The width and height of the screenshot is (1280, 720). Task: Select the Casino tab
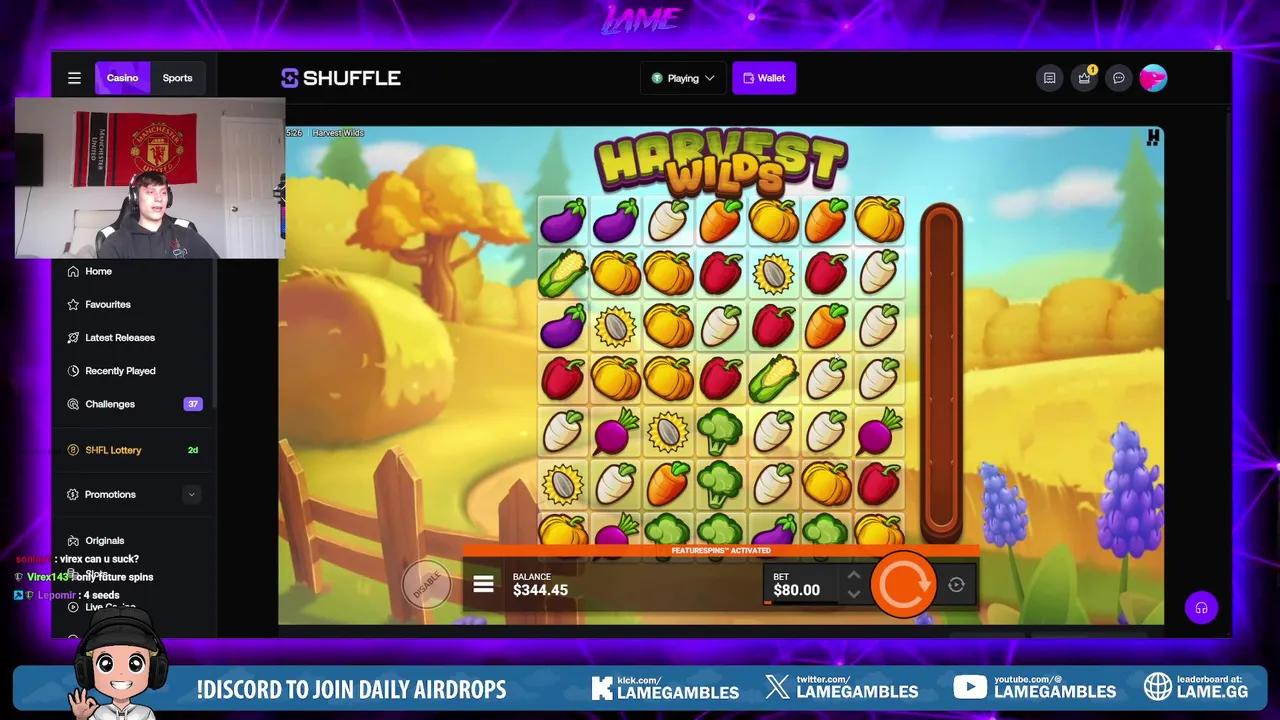pos(122,77)
